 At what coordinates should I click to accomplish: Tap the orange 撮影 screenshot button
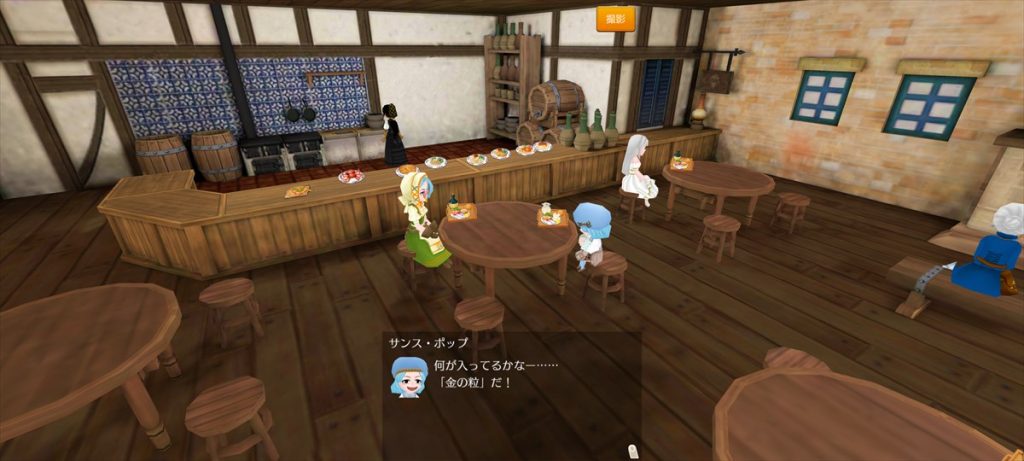coord(616,19)
